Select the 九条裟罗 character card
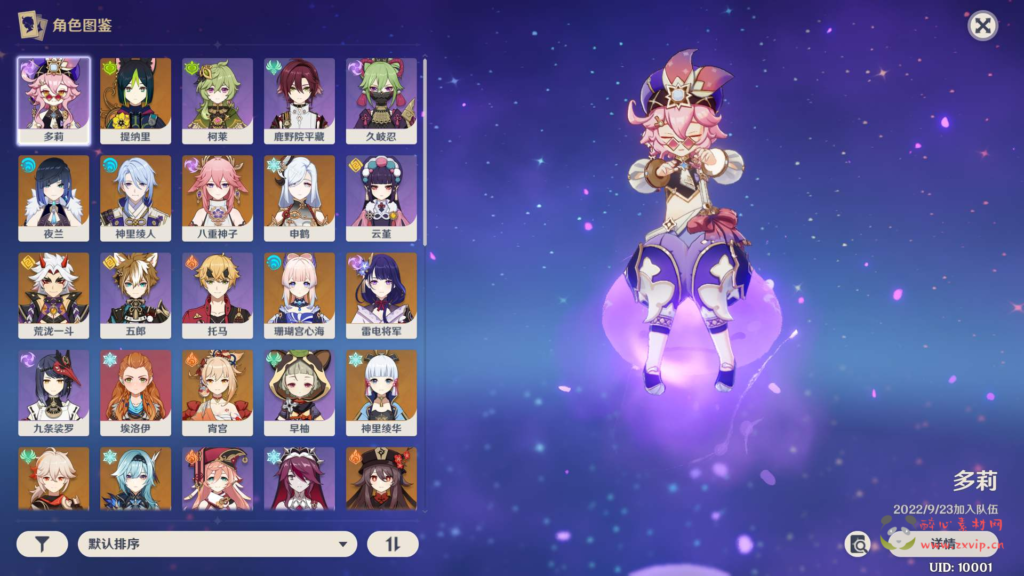Screen dimensions: 1024x576 (54, 393)
